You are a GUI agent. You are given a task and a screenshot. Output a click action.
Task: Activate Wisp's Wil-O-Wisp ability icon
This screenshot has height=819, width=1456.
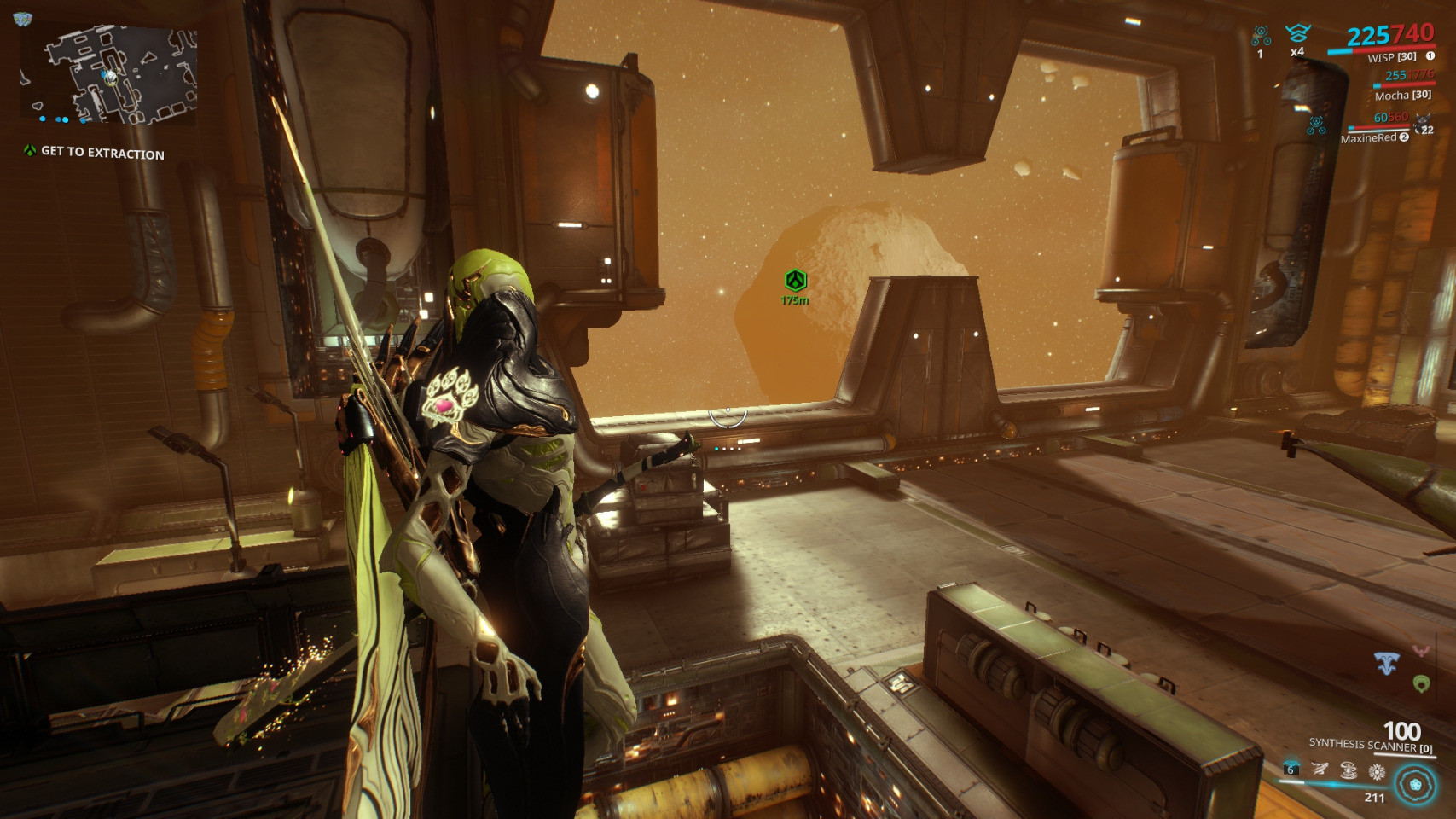tap(1320, 770)
